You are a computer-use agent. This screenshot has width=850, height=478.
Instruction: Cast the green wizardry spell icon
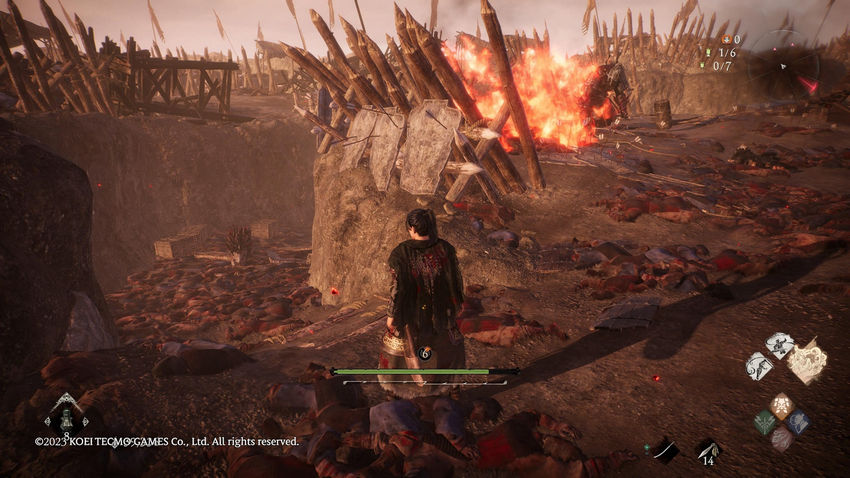[765, 421]
